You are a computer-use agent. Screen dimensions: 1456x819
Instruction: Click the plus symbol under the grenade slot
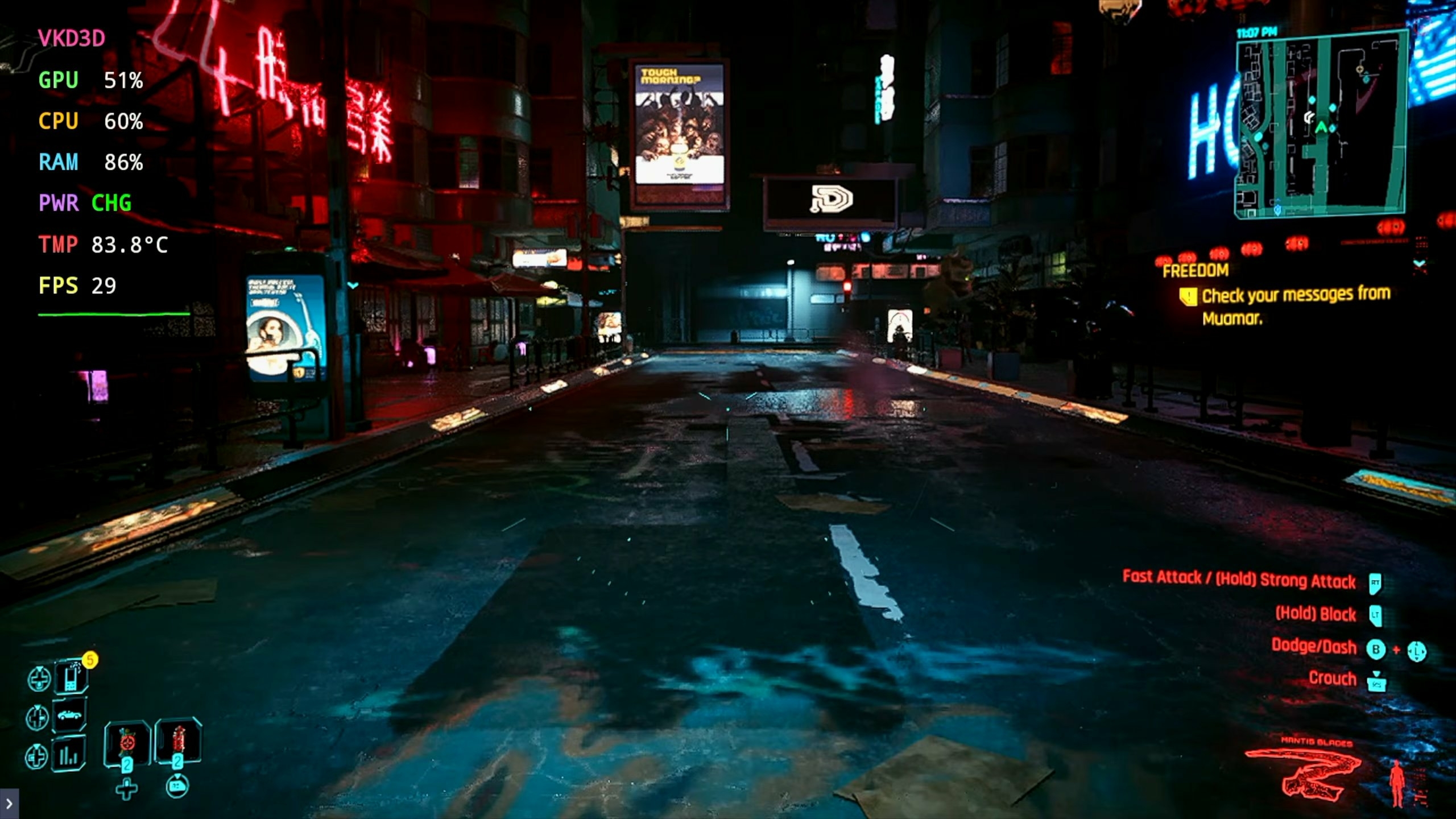(x=126, y=789)
